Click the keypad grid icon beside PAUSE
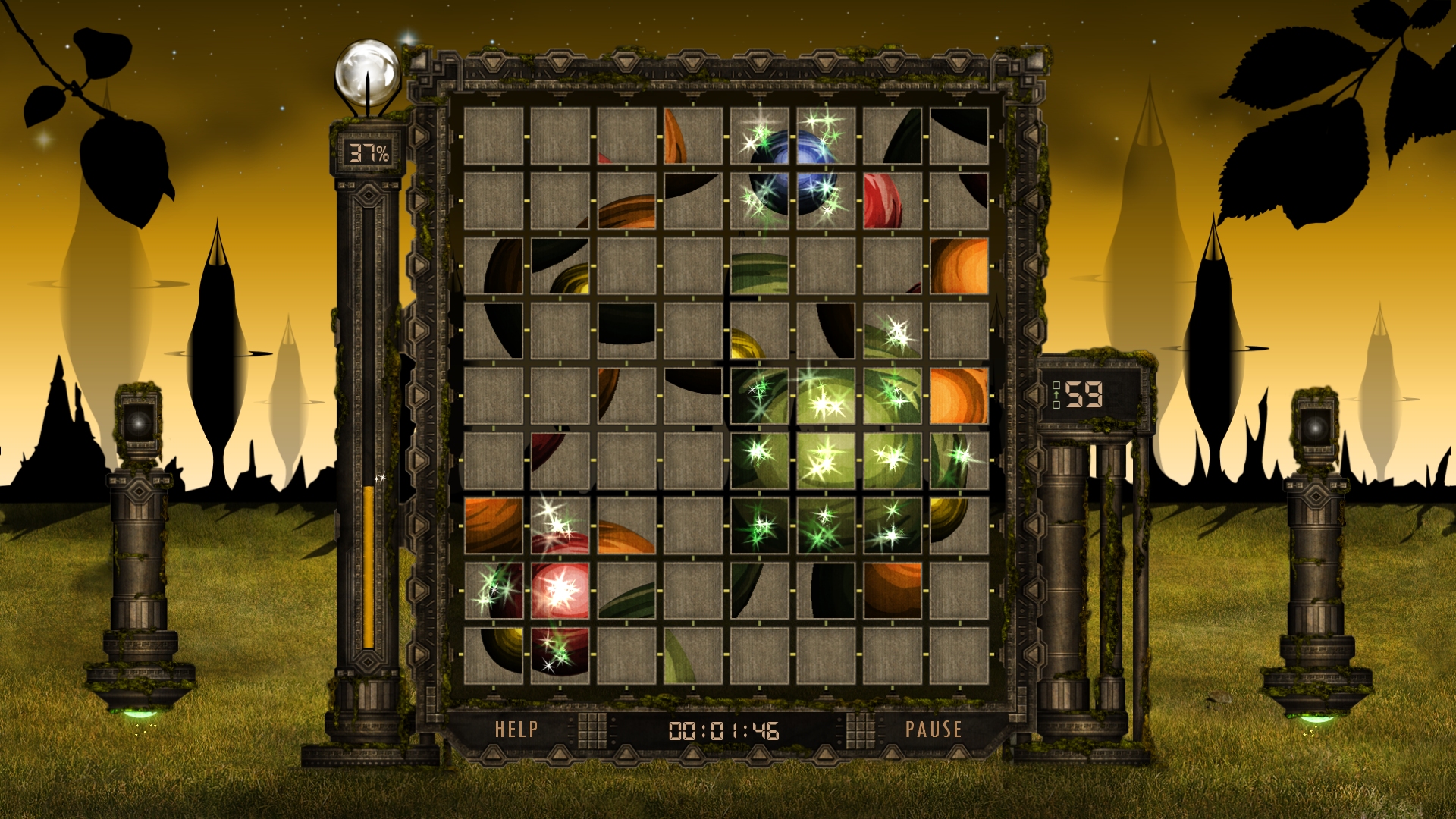Viewport: 1456px width, 819px height. click(x=860, y=730)
